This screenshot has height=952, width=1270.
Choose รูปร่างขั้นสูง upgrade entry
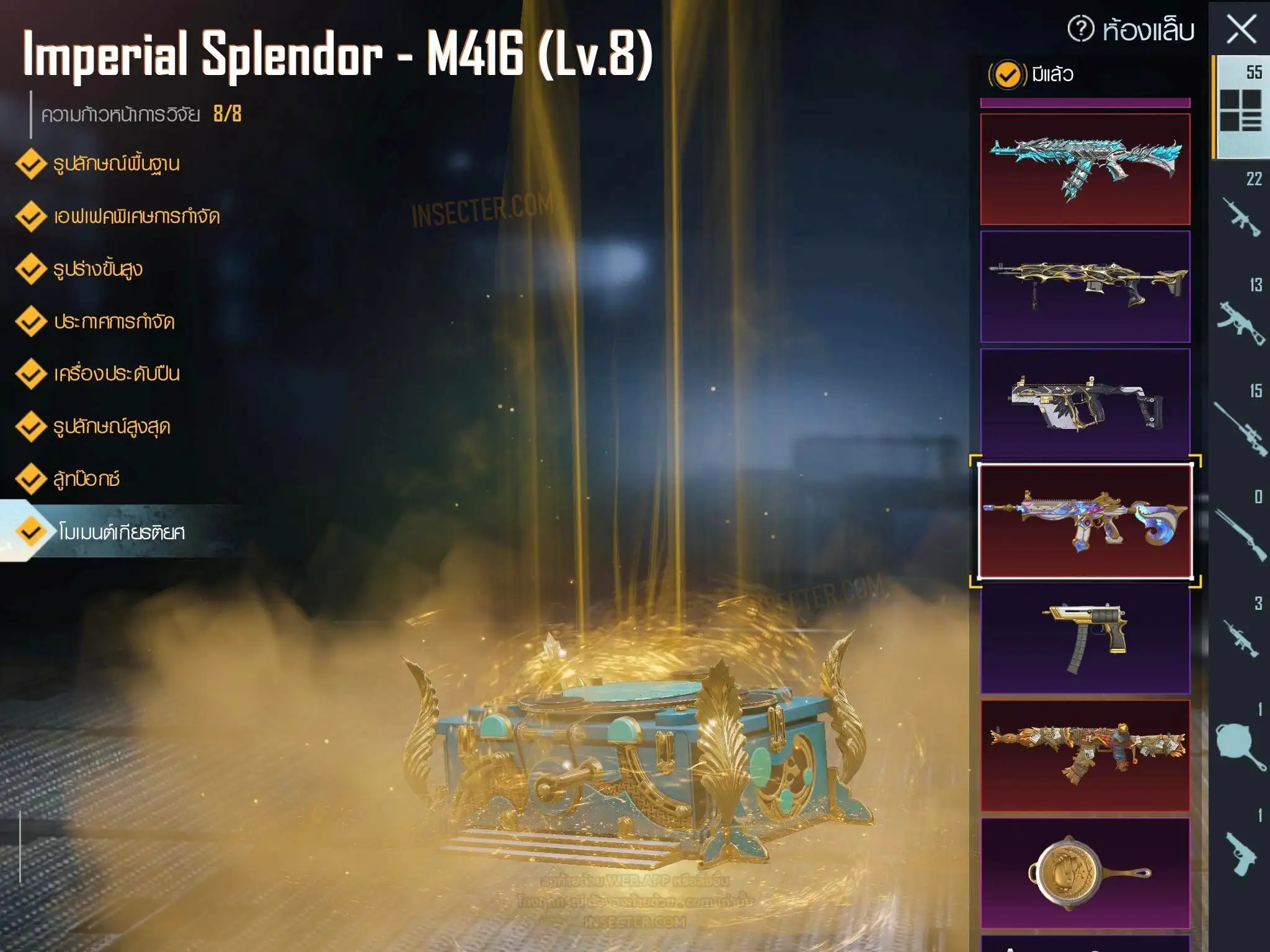click(x=97, y=270)
